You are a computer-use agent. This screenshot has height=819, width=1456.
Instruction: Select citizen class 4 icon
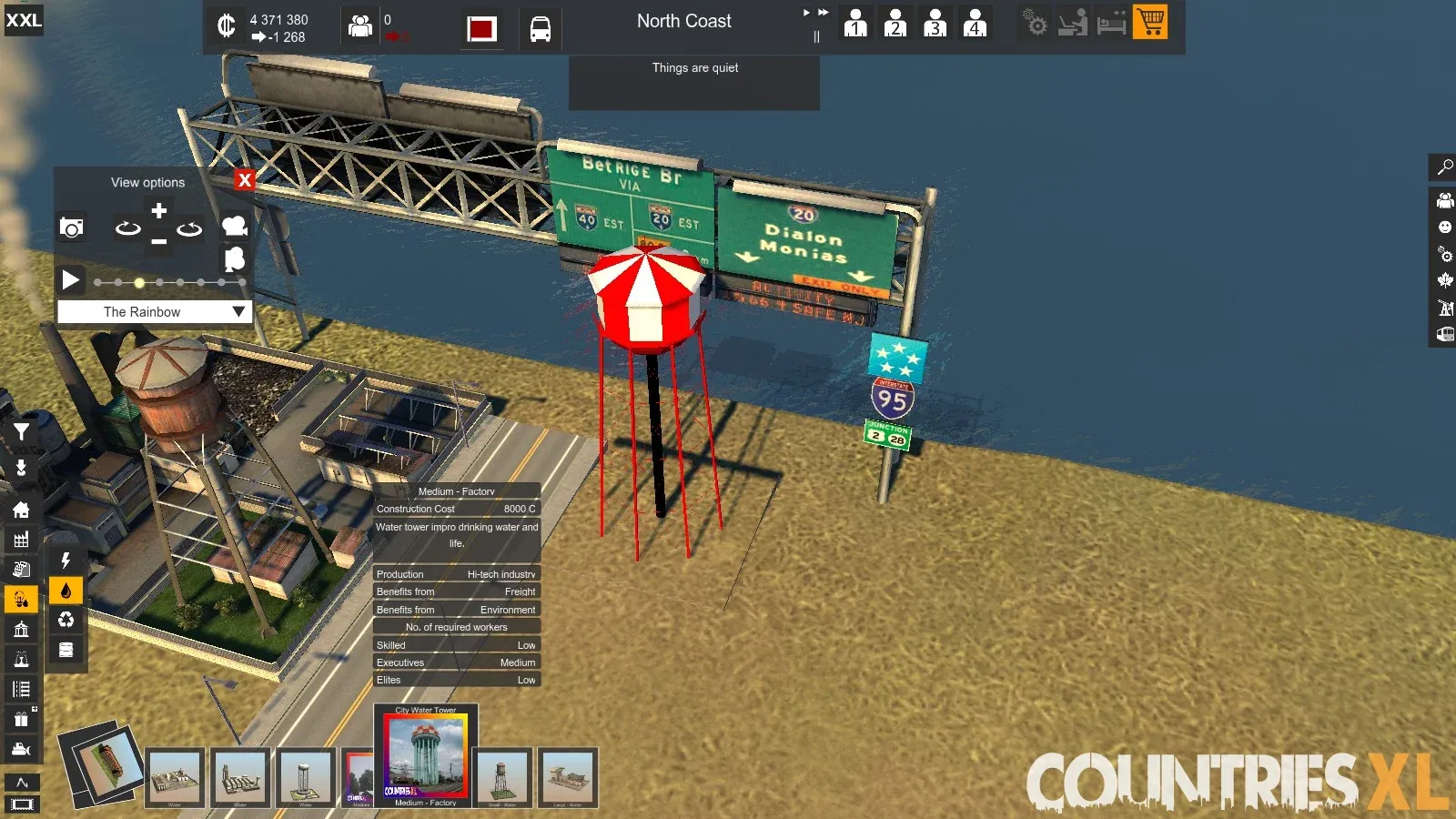[975, 23]
